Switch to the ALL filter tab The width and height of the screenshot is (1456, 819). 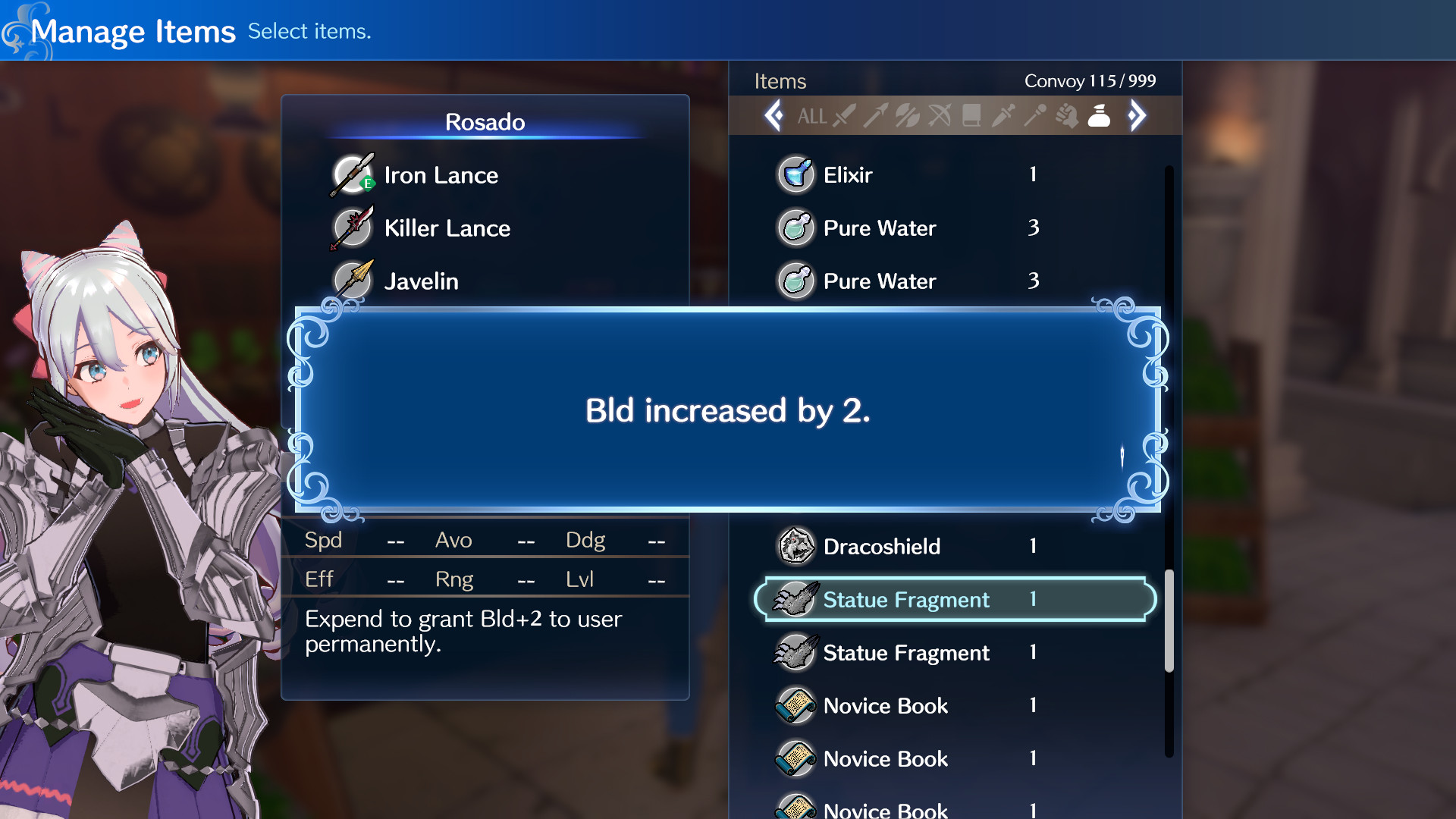pos(813,116)
